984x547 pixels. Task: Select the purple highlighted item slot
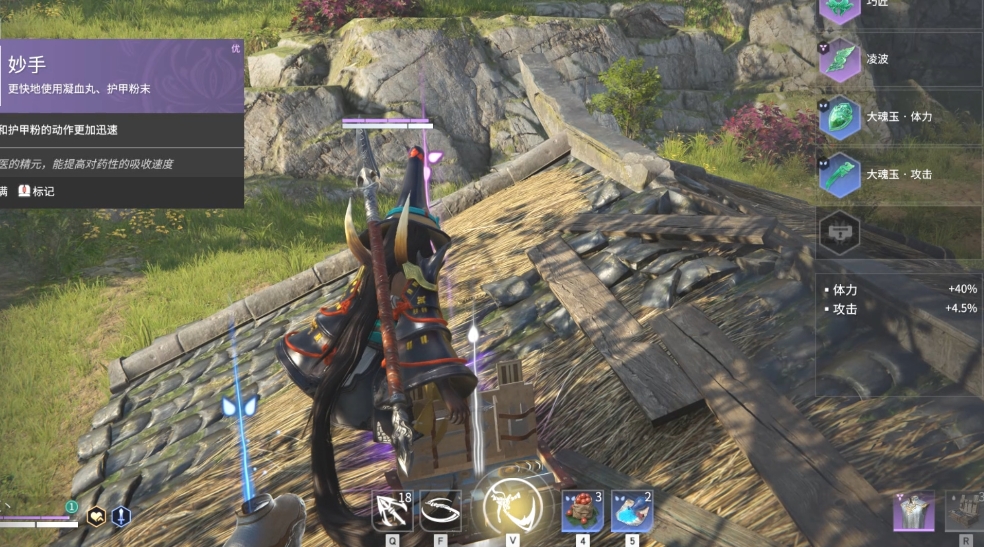[913, 512]
